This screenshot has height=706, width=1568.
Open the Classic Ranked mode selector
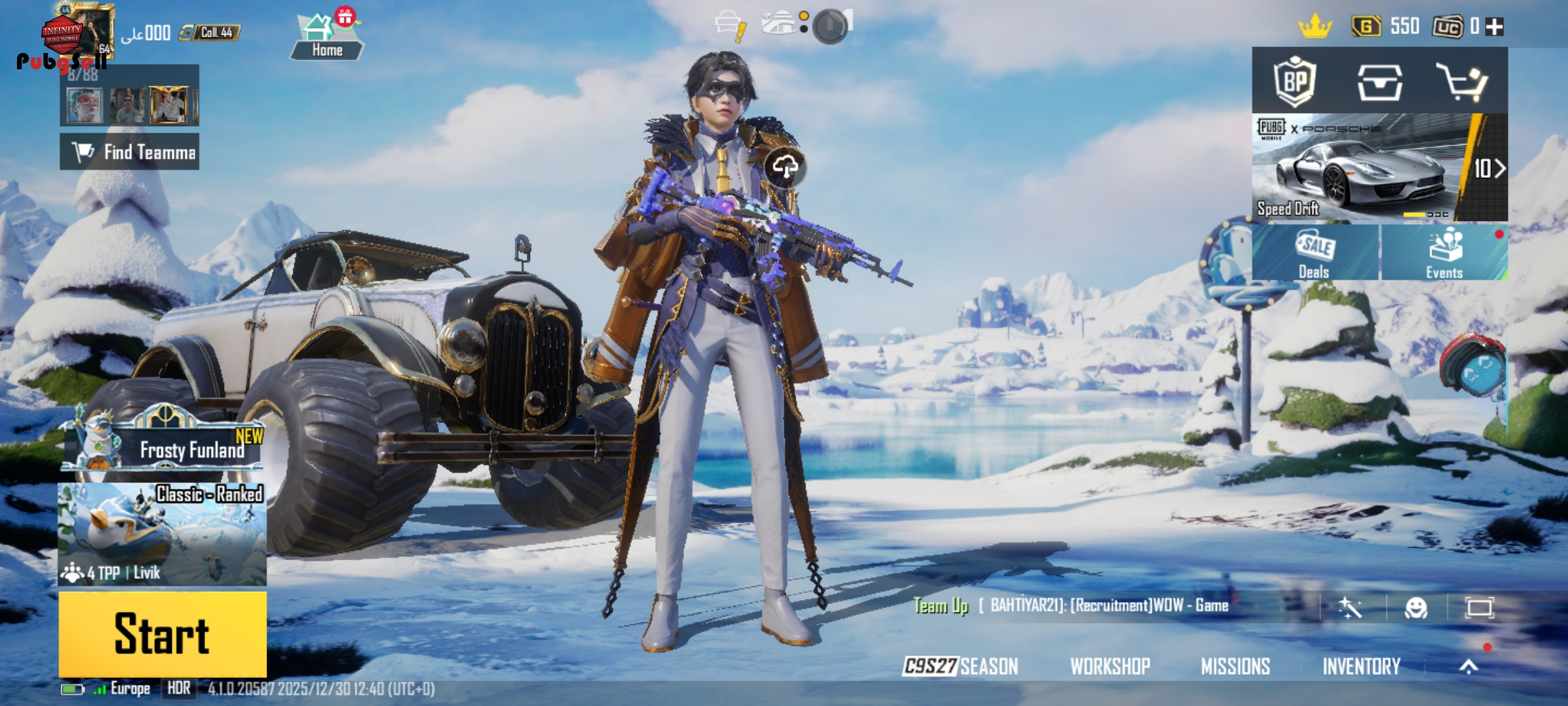pyautogui.click(x=162, y=533)
